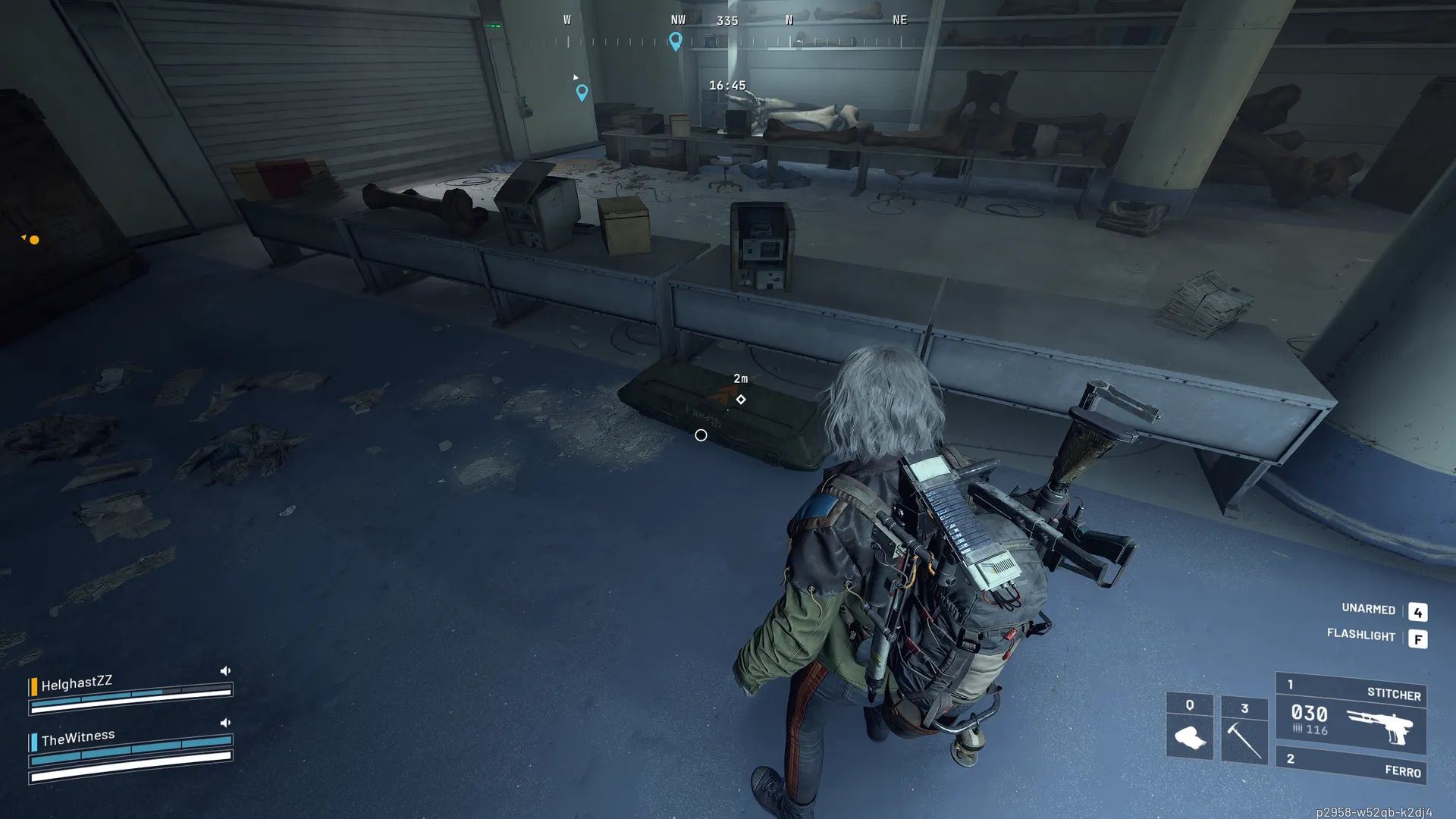Click the HelghastZZ teammate entry
This screenshot has height=819, width=1456.
coord(77,683)
